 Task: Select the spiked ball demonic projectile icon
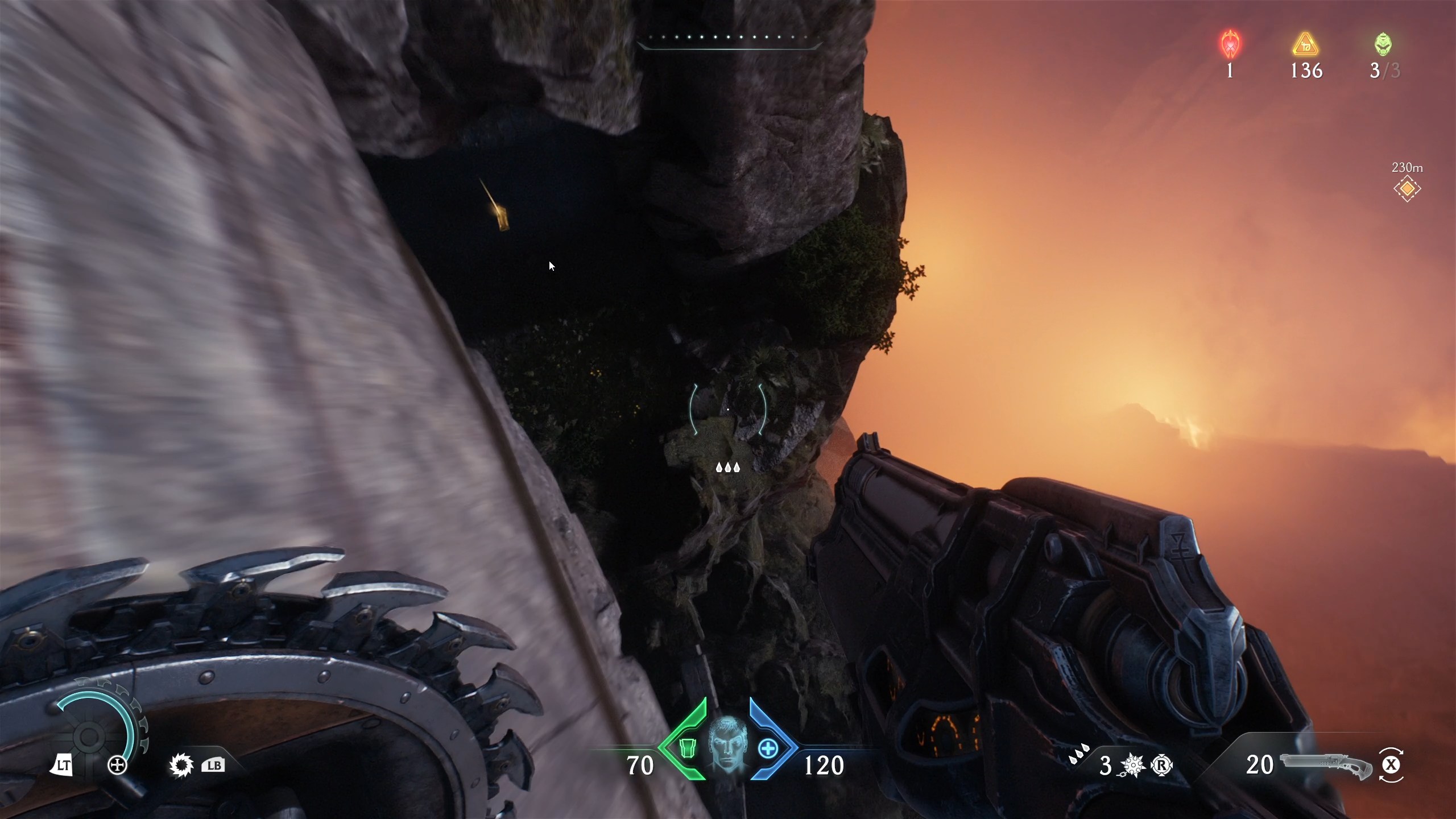[x=1134, y=766]
